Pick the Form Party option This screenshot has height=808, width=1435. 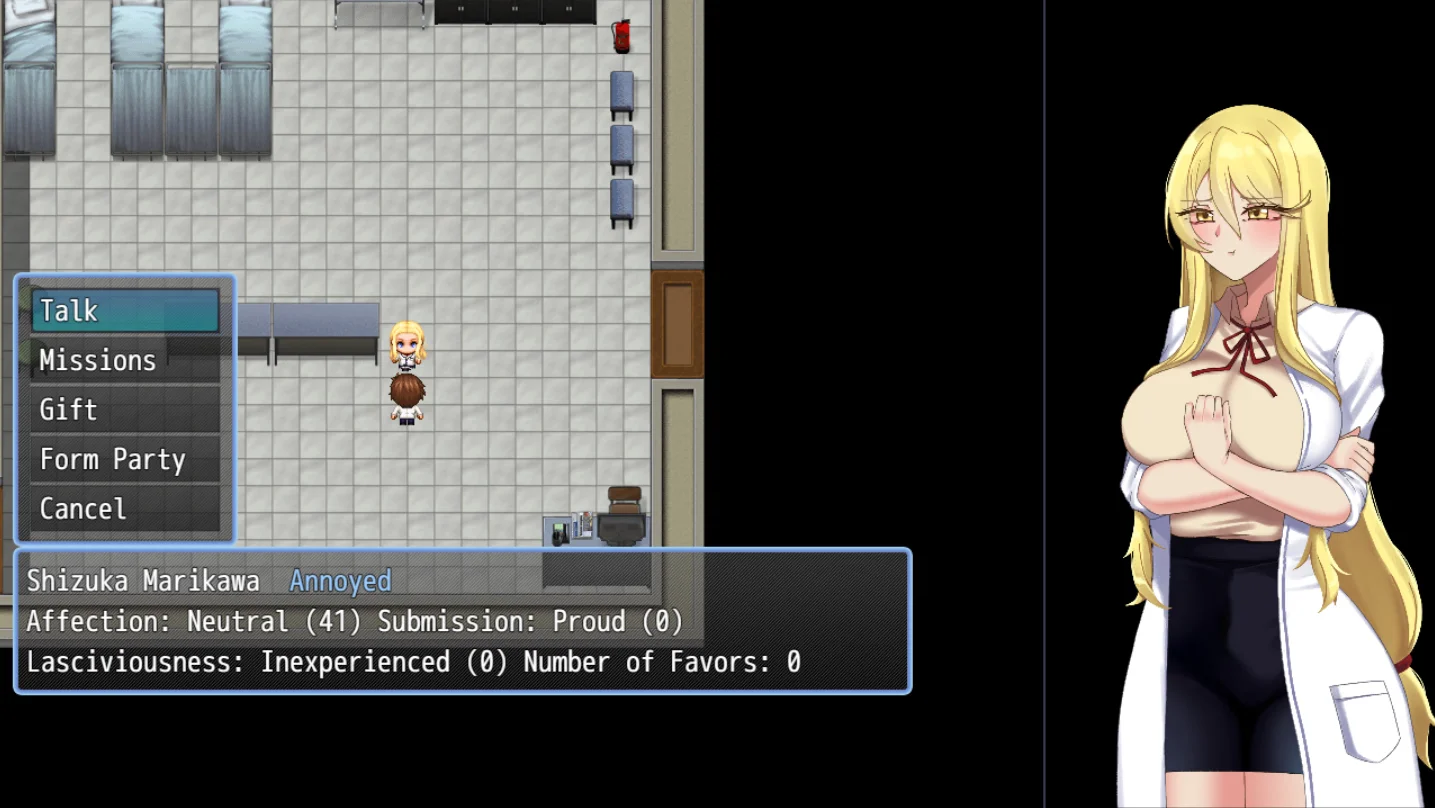125,460
